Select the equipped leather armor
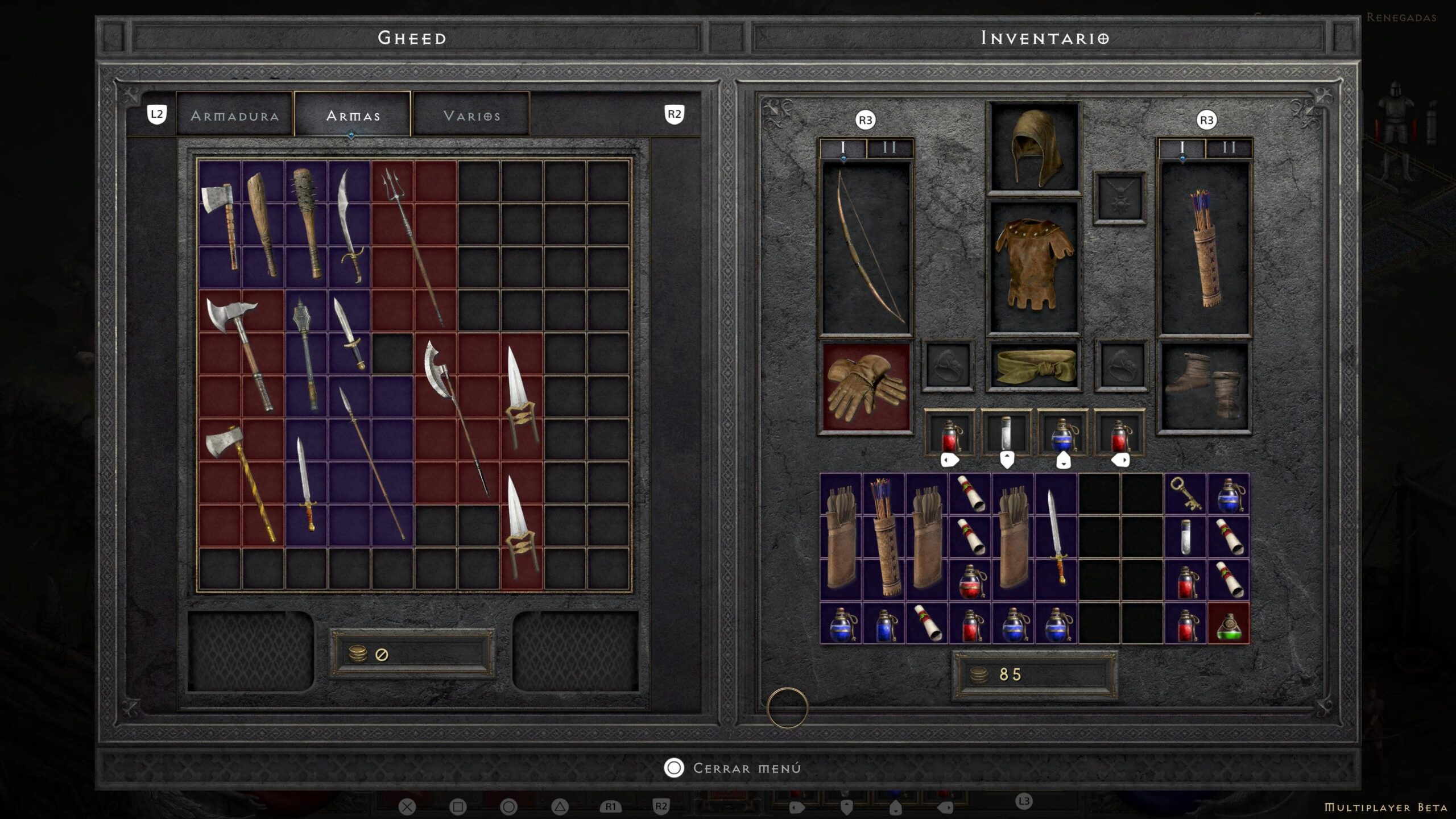 pyautogui.click(x=1033, y=264)
